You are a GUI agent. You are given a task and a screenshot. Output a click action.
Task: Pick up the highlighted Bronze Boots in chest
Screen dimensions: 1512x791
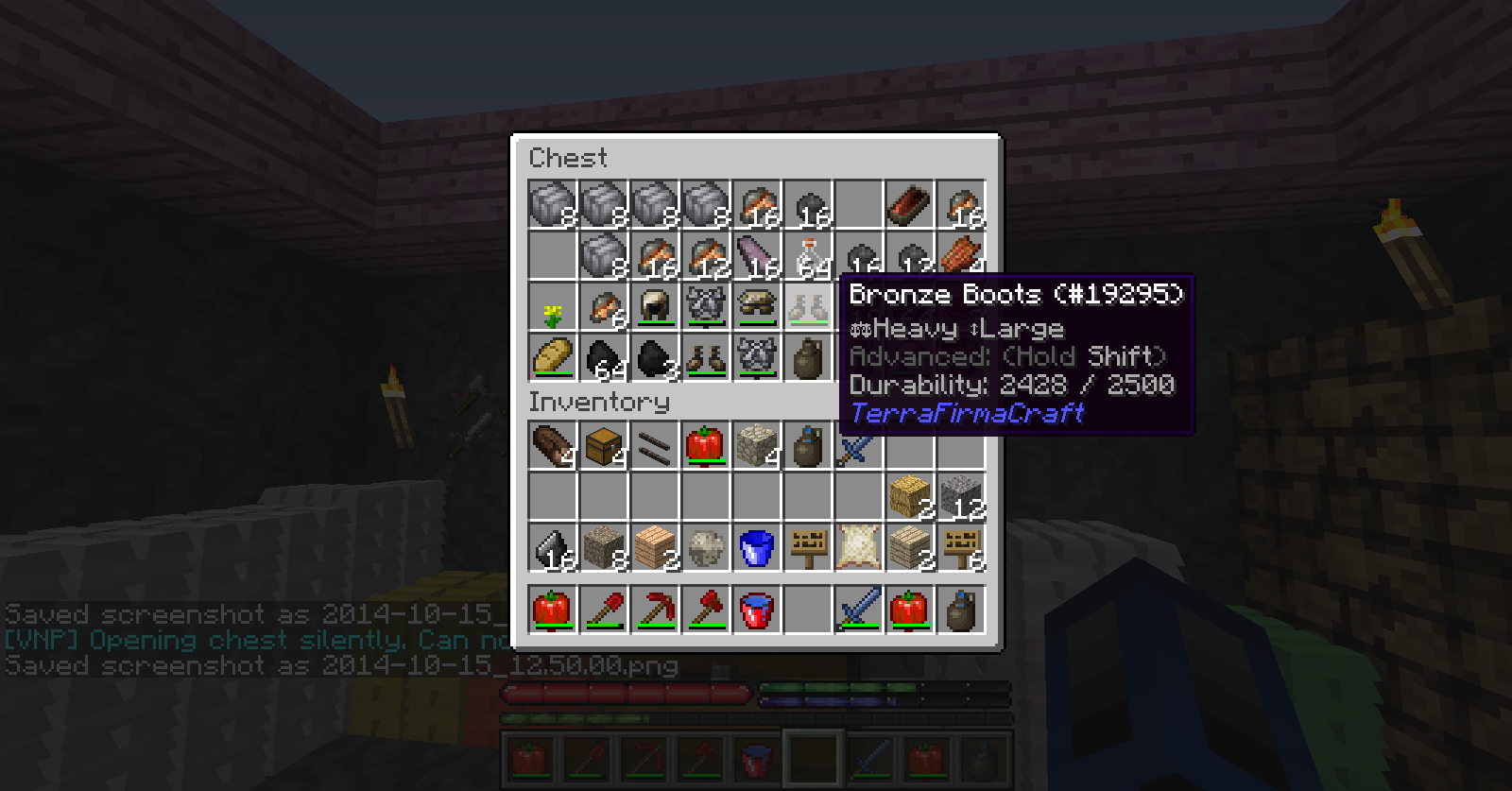click(x=808, y=306)
